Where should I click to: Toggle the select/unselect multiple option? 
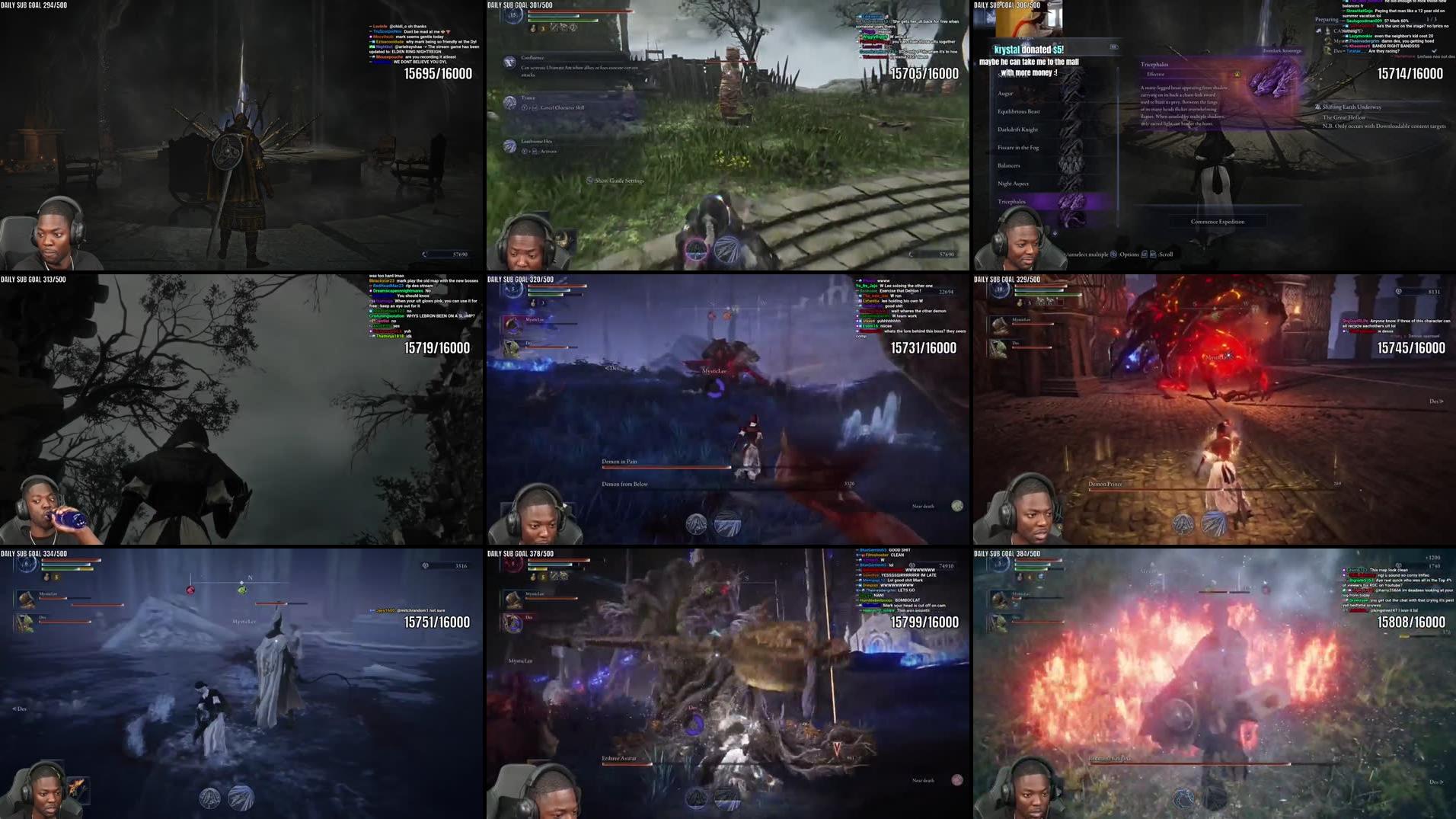[1087, 254]
